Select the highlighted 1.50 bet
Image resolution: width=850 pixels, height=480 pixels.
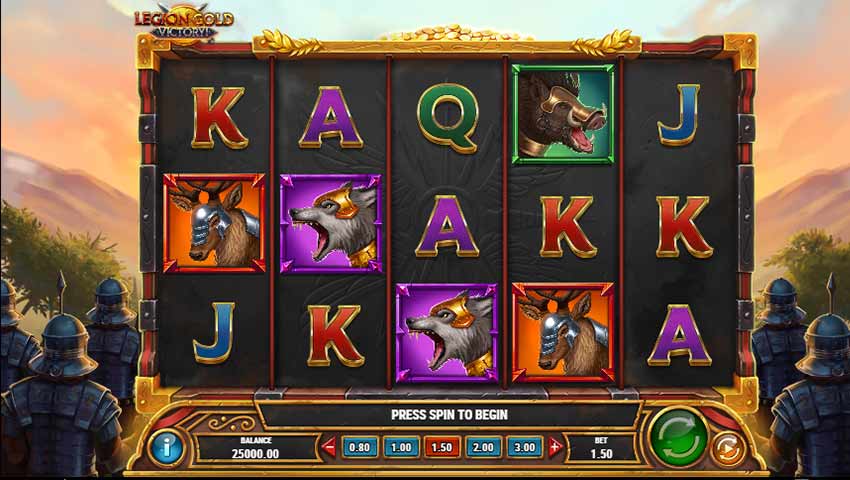[442, 448]
